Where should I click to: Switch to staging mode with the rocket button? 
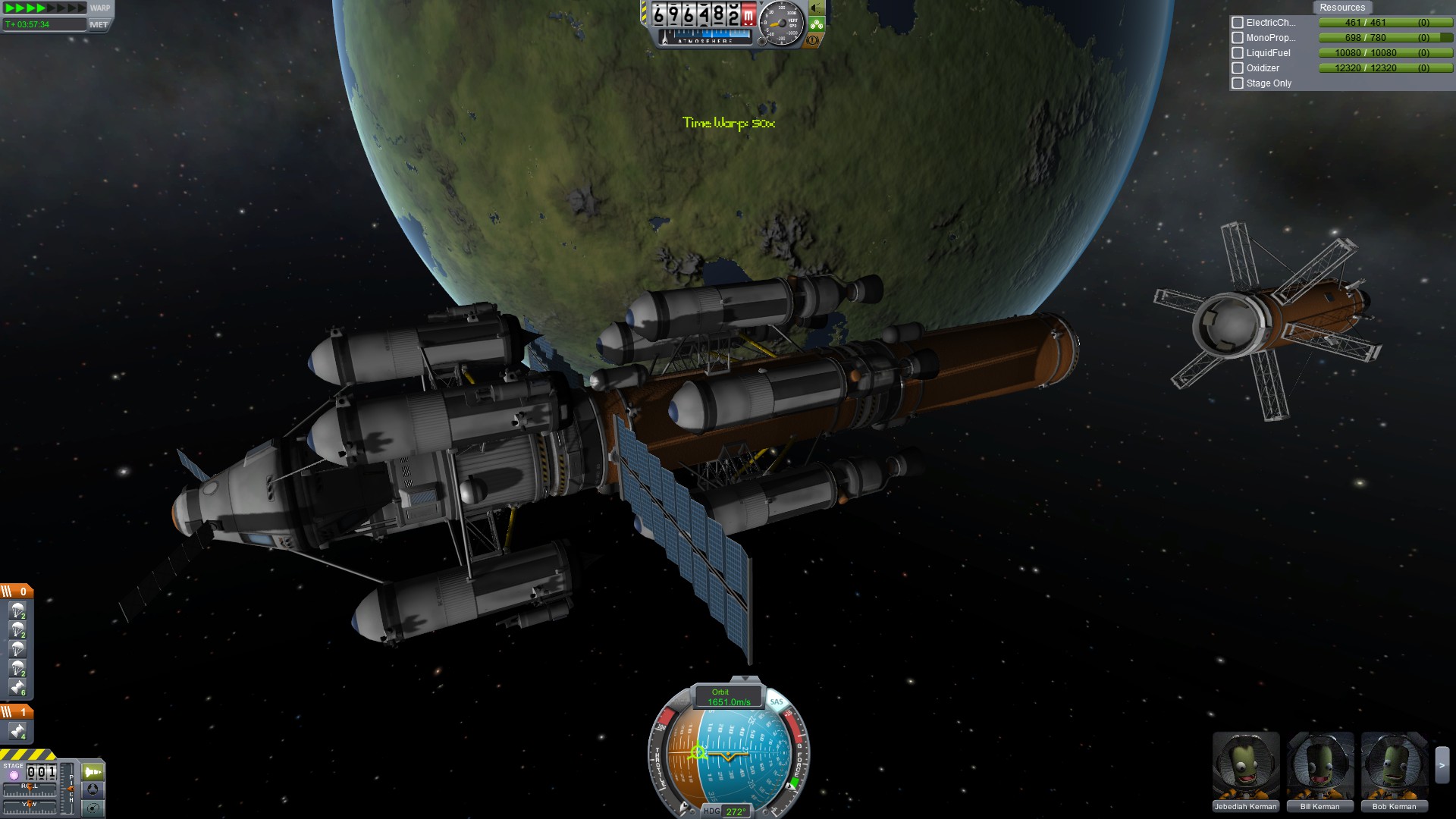pyautogui.click(x=93, y=772)
